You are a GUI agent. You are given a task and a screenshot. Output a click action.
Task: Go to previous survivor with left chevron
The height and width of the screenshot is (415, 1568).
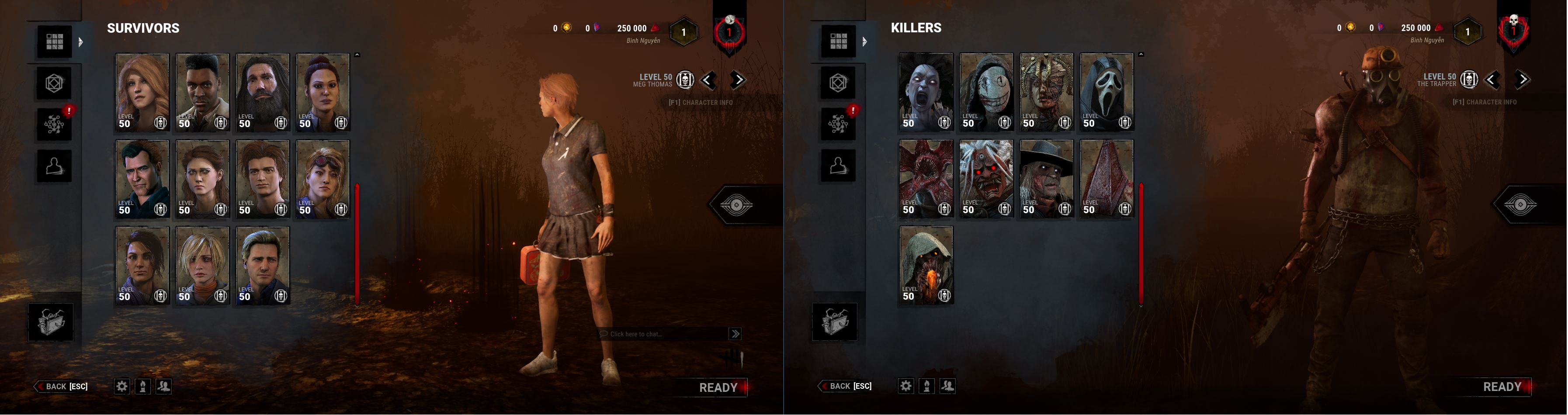706,79
